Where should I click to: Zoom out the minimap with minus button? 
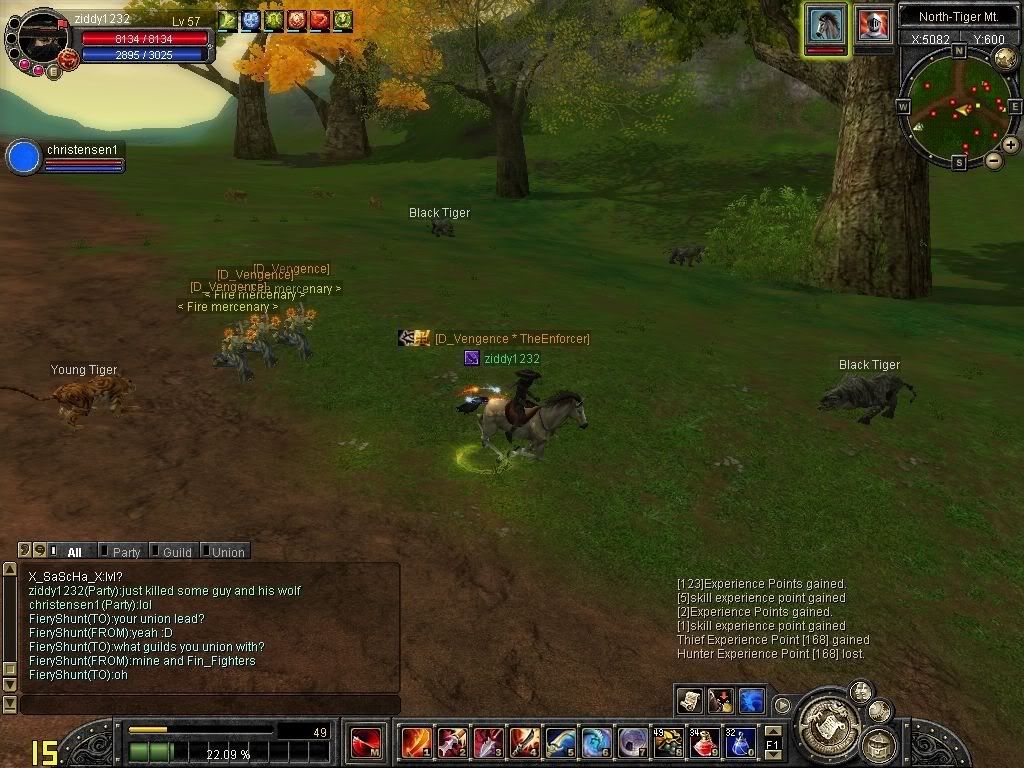coord(994,160)
